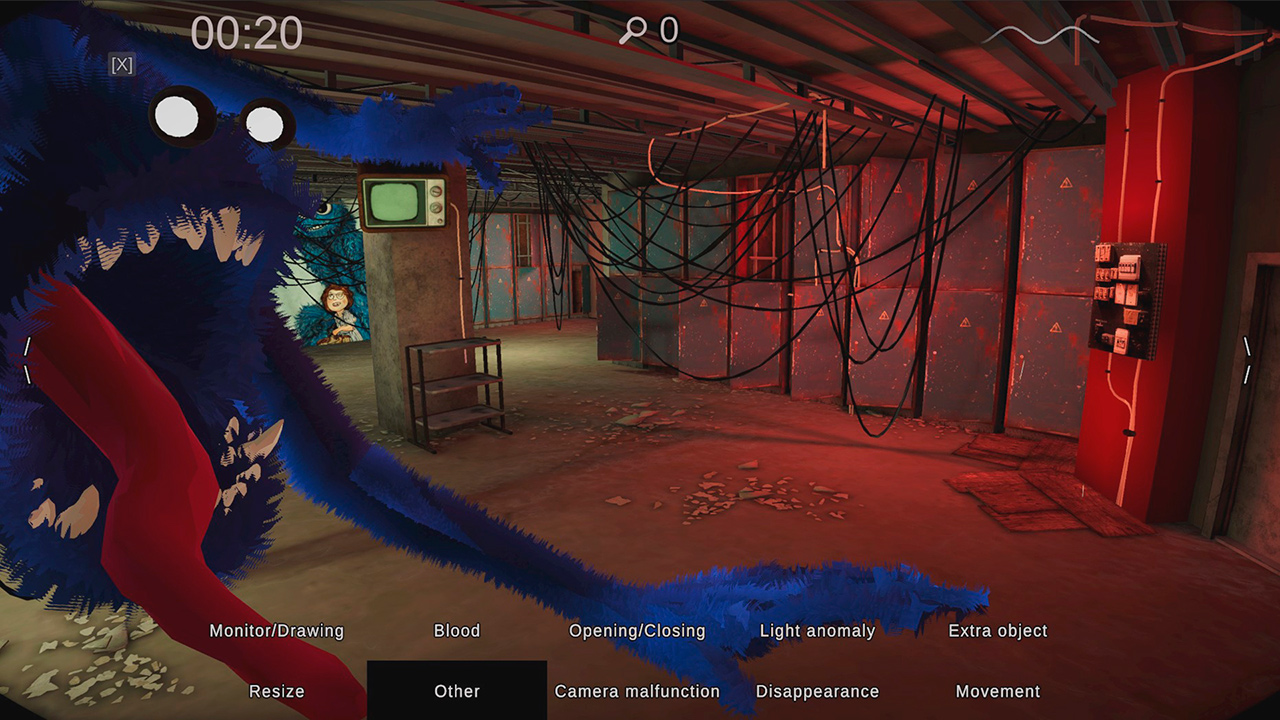The image size is (1280, 720).
Task: Click the [X] close icon near top left
Action: coord(121,65)
